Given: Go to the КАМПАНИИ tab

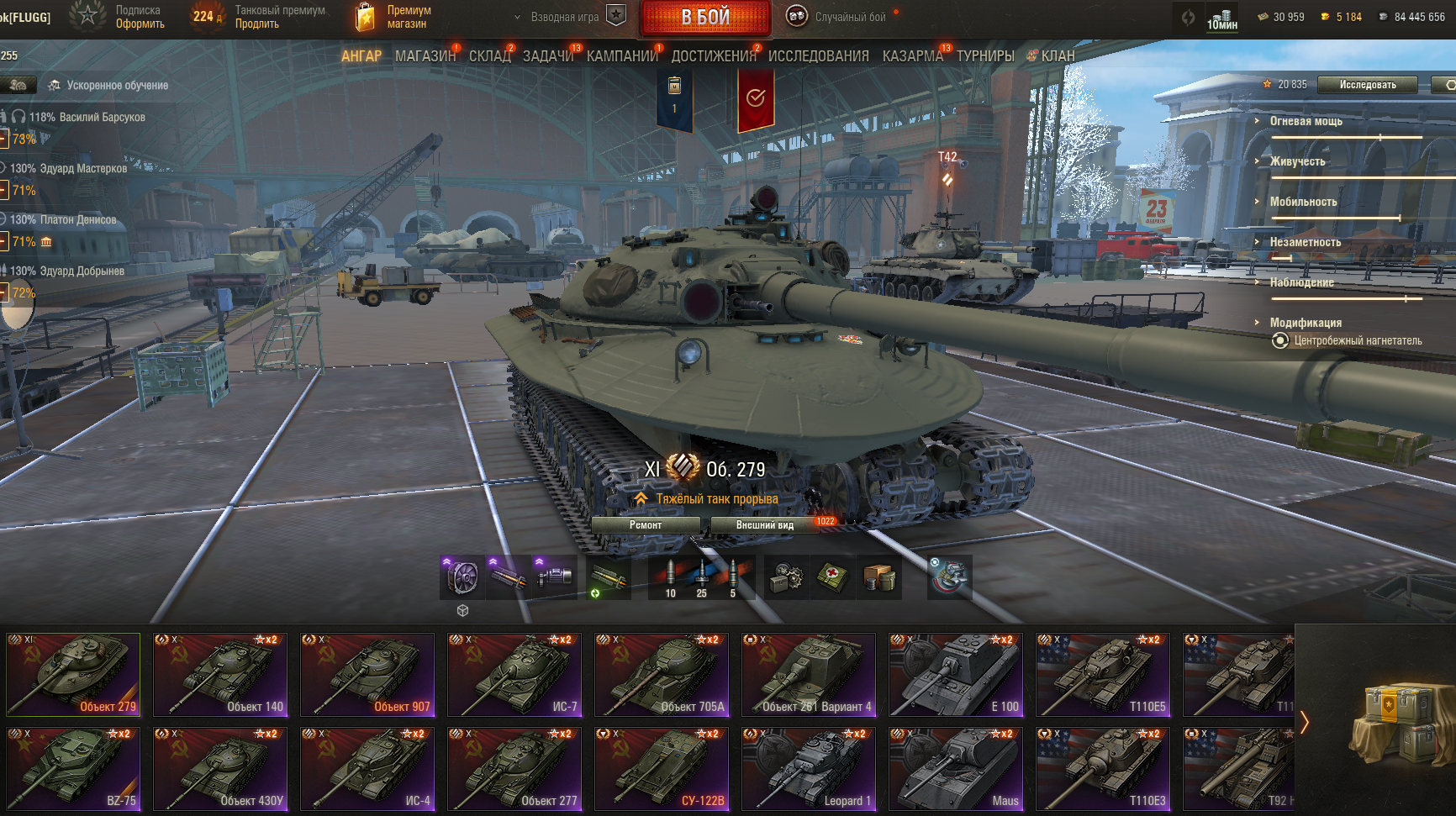Looking at the screenshot, I should (622, 56).
